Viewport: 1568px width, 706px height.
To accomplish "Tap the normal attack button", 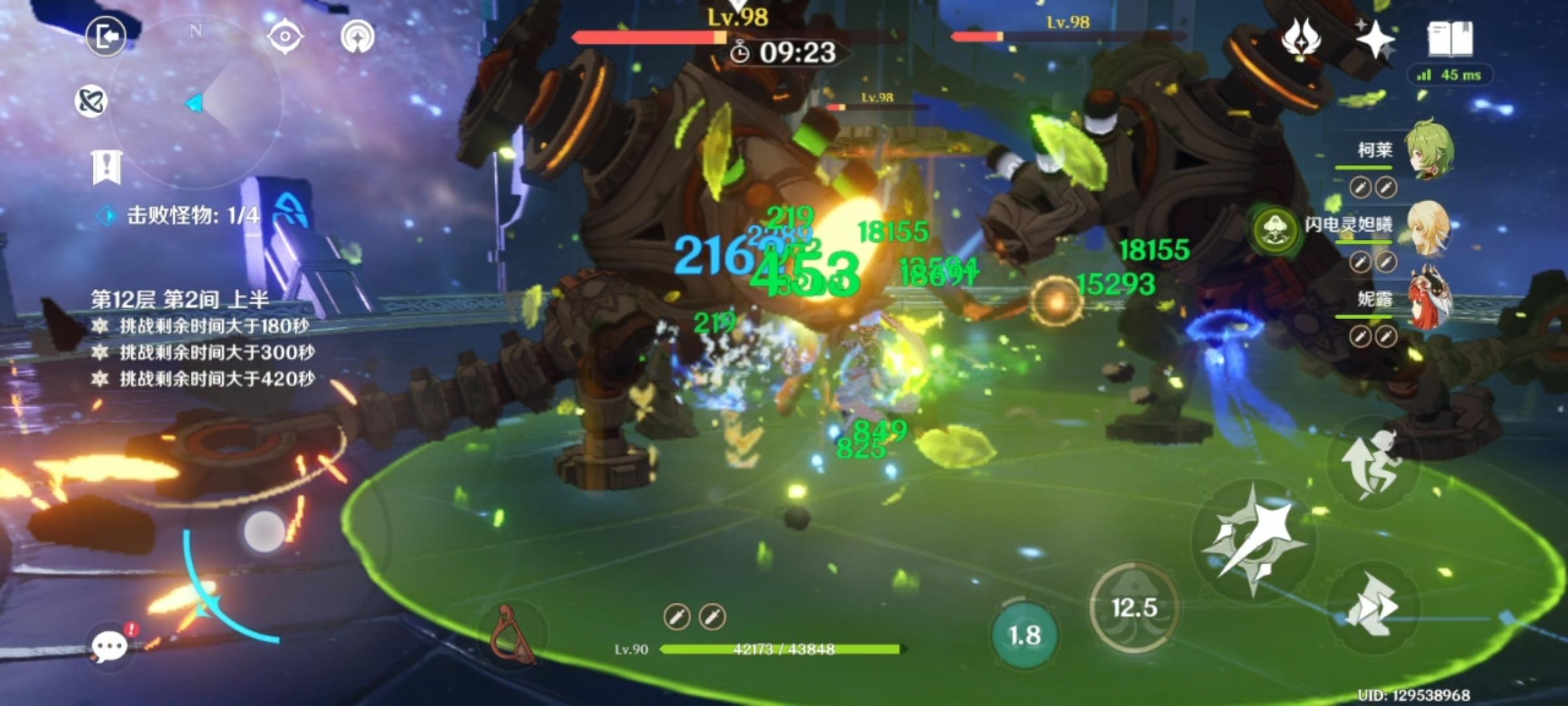I will 1253,539.
